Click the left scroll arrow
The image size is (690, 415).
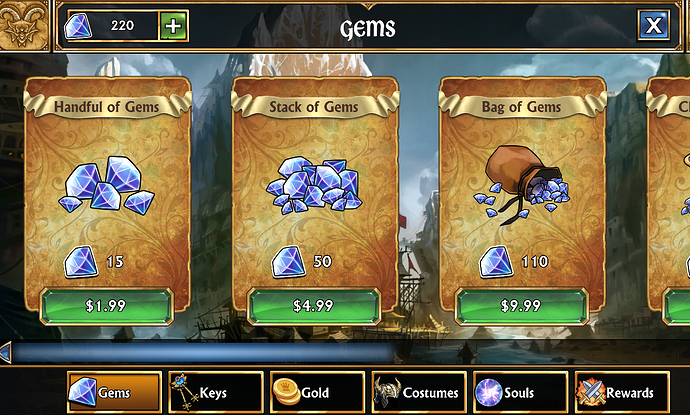(x=6, y=352)
